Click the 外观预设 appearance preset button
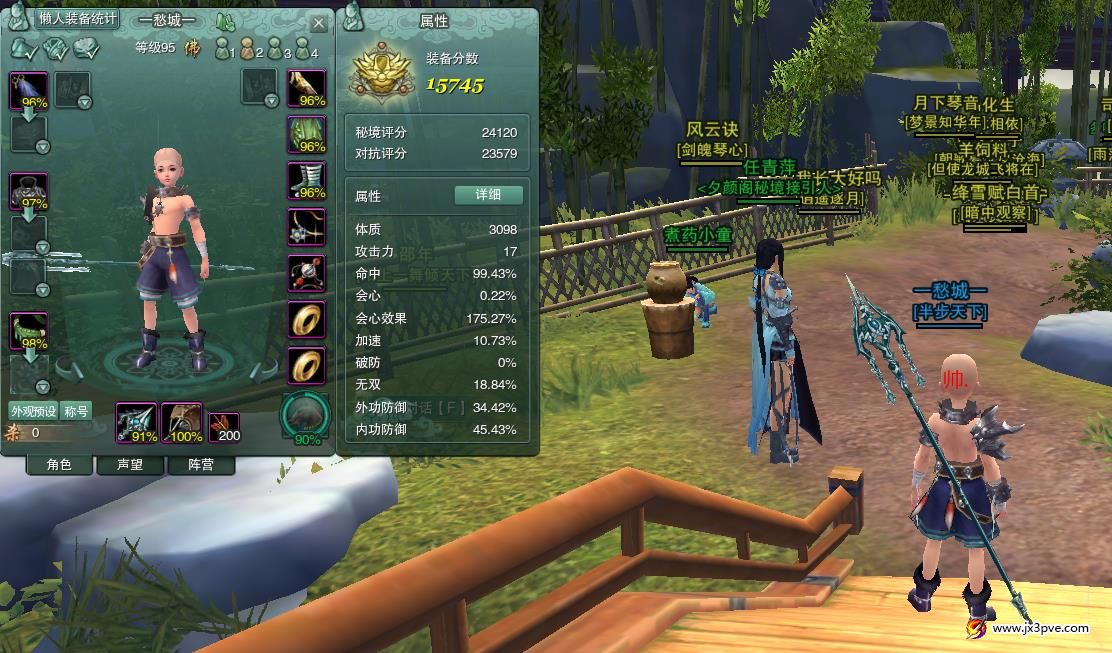The image size is (1112, 653). [x=34, y=411]
